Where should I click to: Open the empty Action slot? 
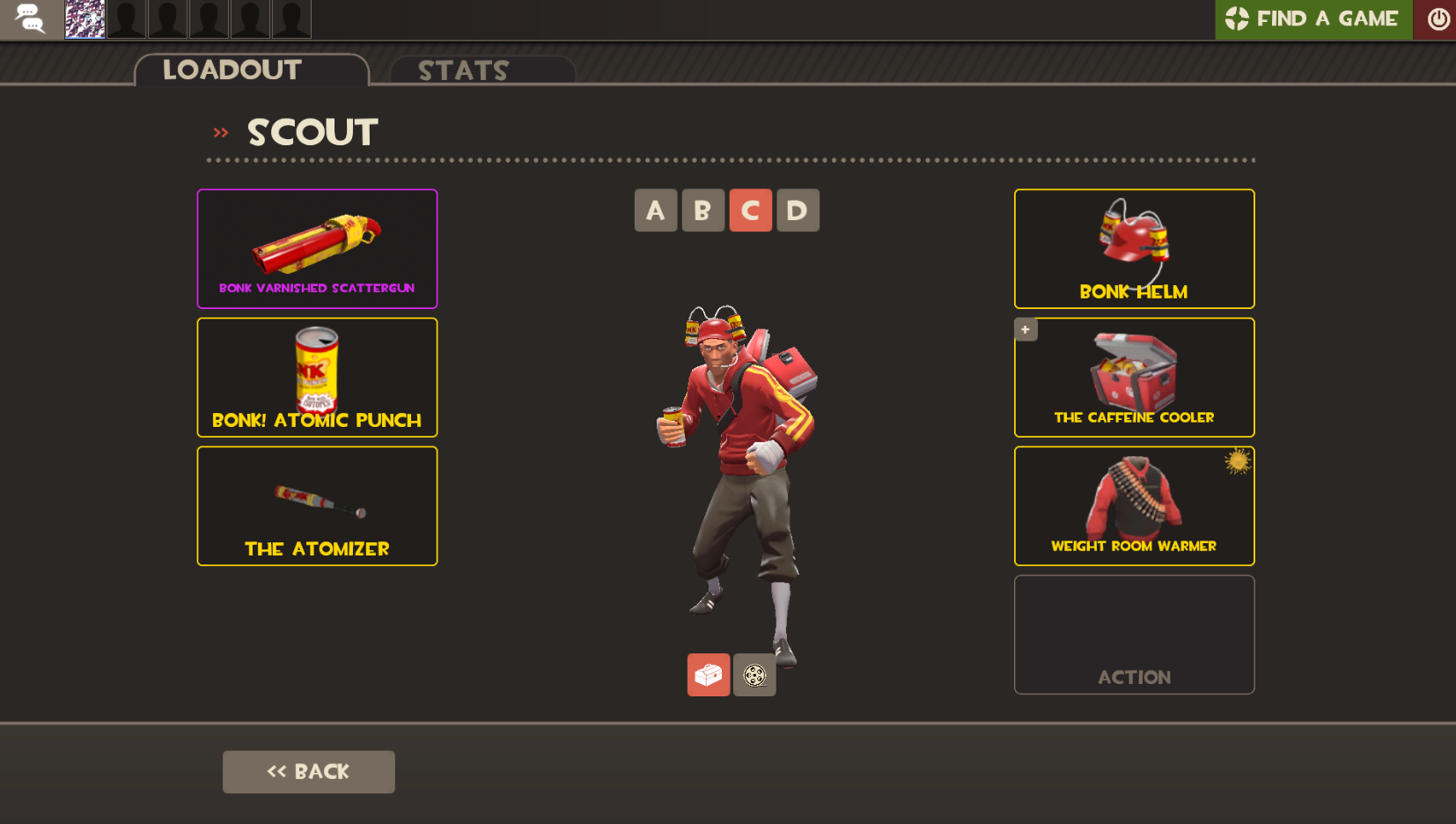(1134, 634)
